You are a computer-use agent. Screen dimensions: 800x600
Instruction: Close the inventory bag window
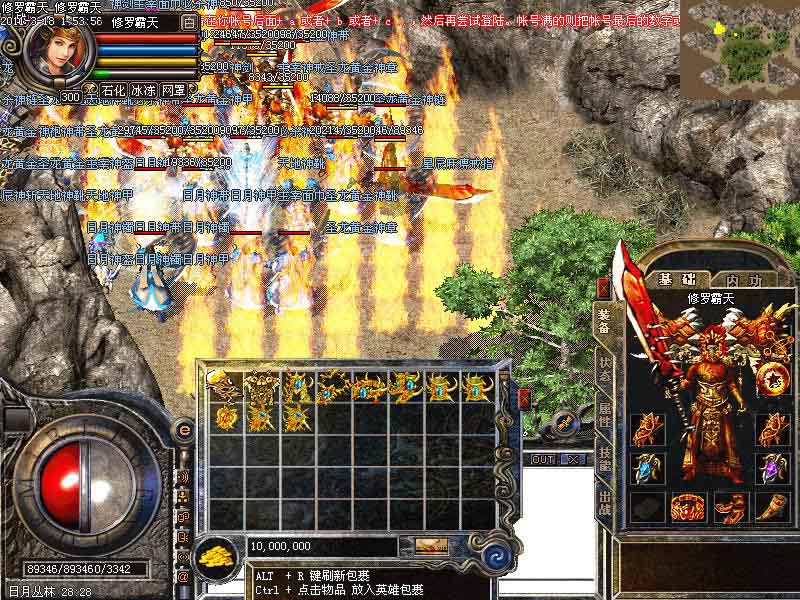524,398
